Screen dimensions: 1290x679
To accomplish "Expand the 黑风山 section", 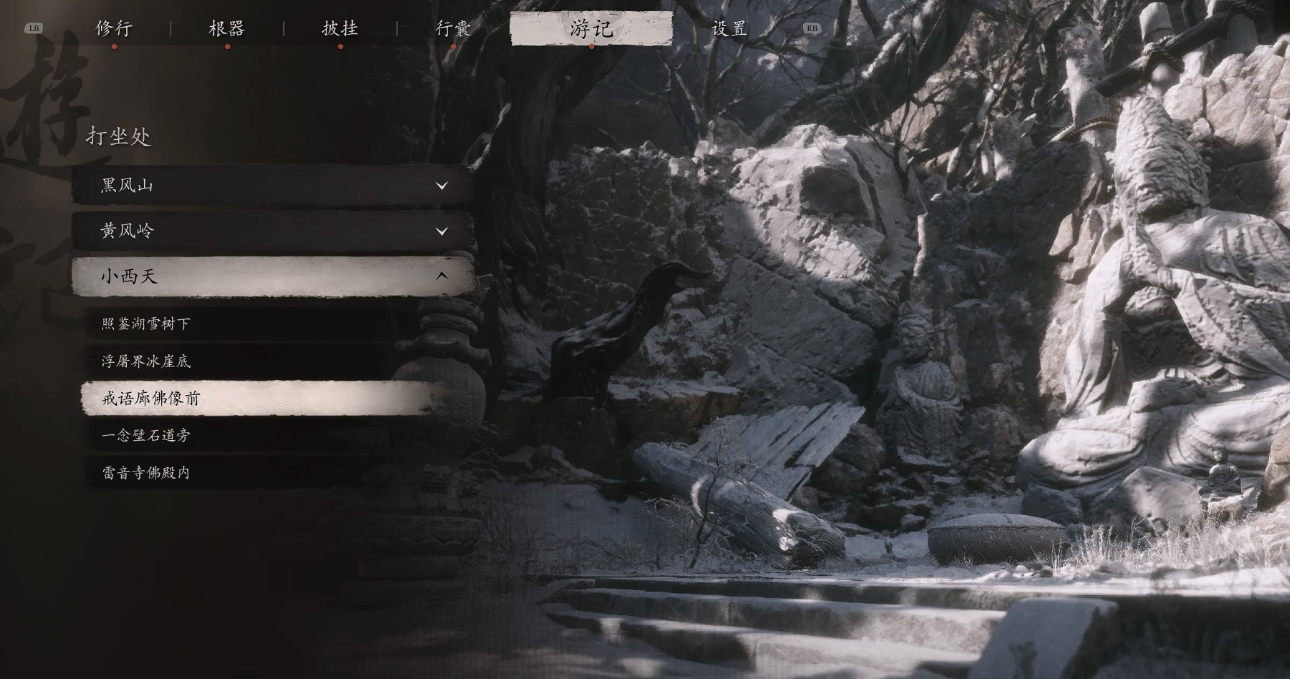I will pos(272,185).
